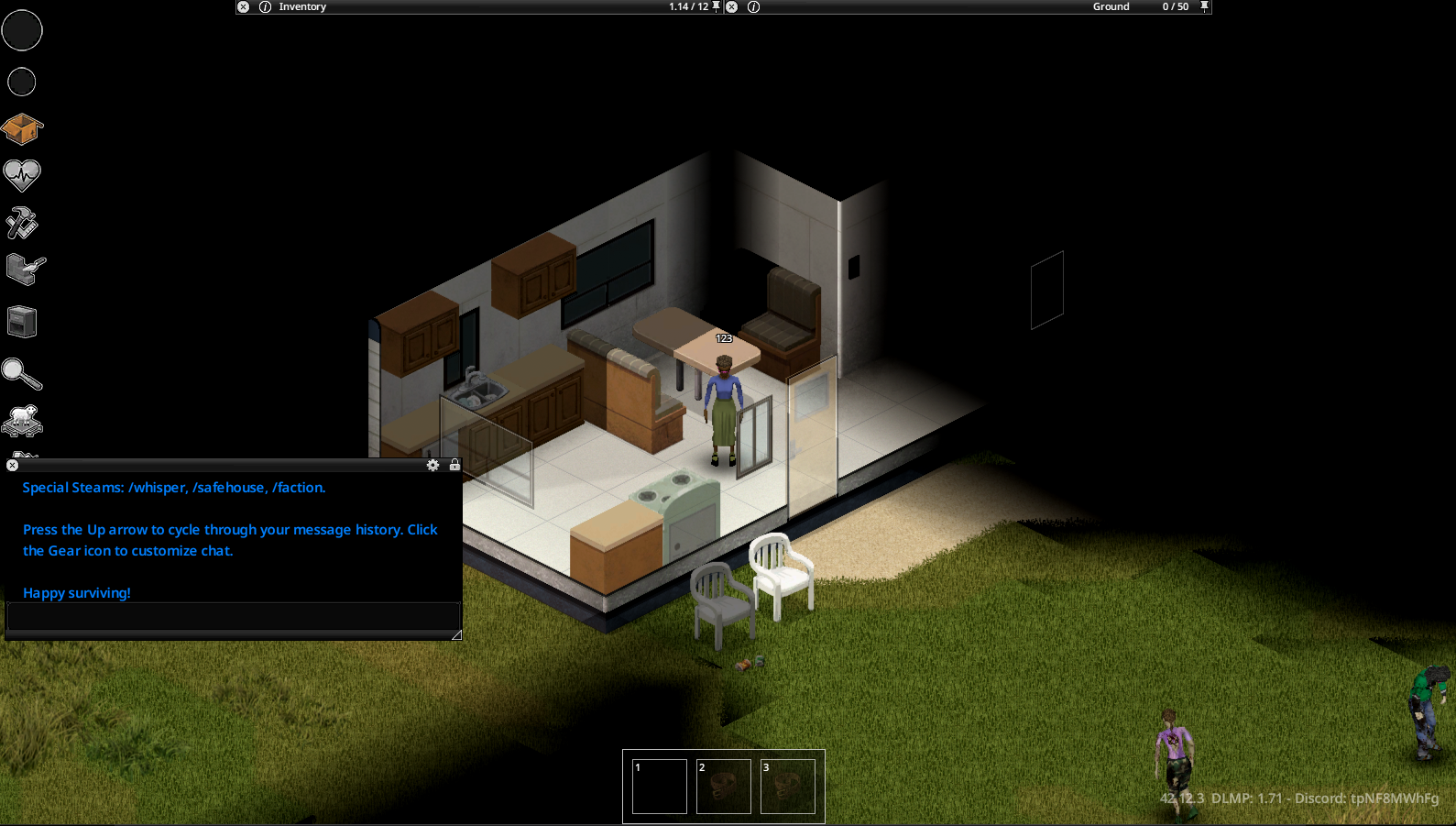
Task: Focus the chat message input field
Action: pos(233,616)
